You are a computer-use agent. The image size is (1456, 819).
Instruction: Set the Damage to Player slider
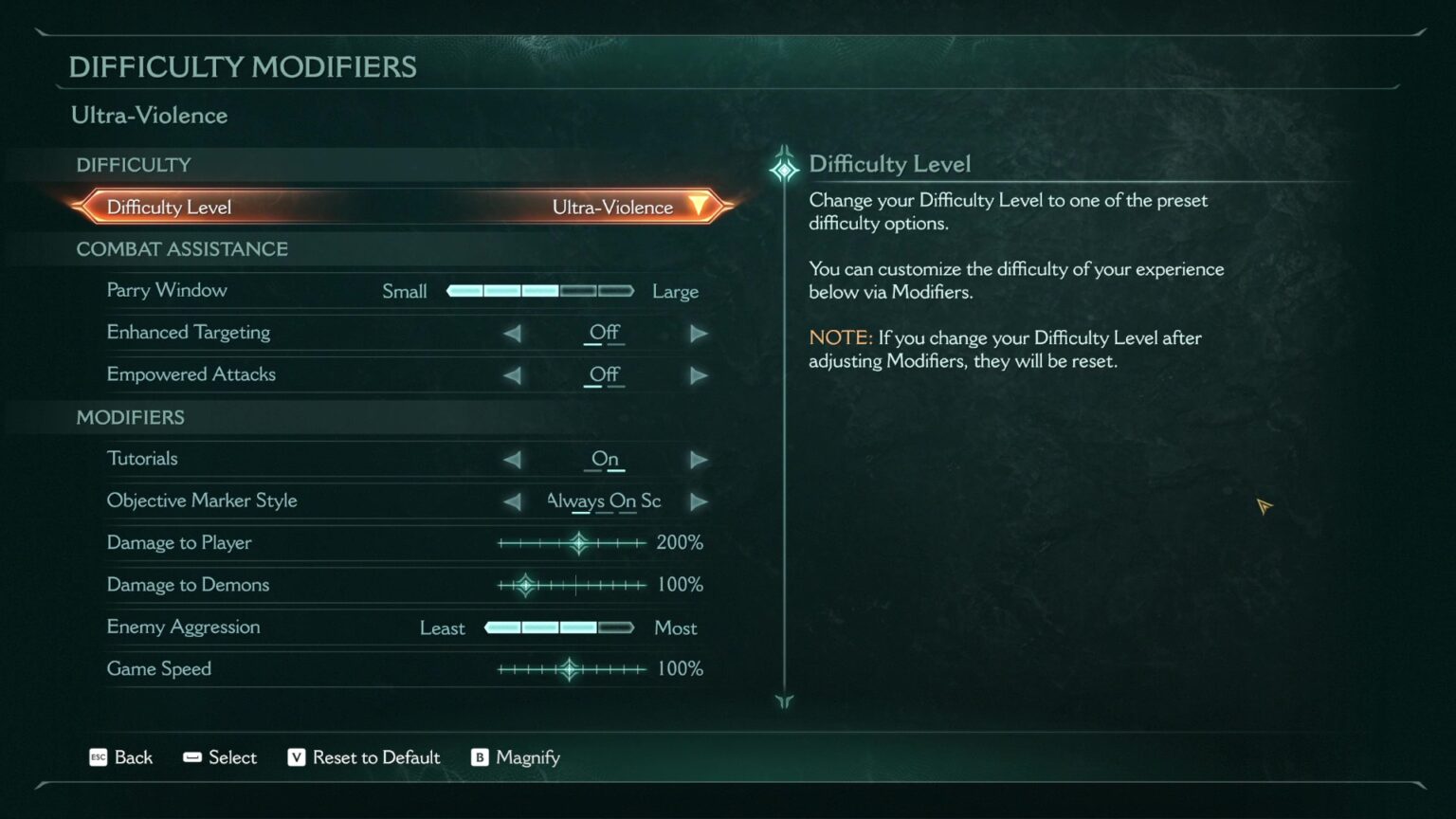pos(578,543)
